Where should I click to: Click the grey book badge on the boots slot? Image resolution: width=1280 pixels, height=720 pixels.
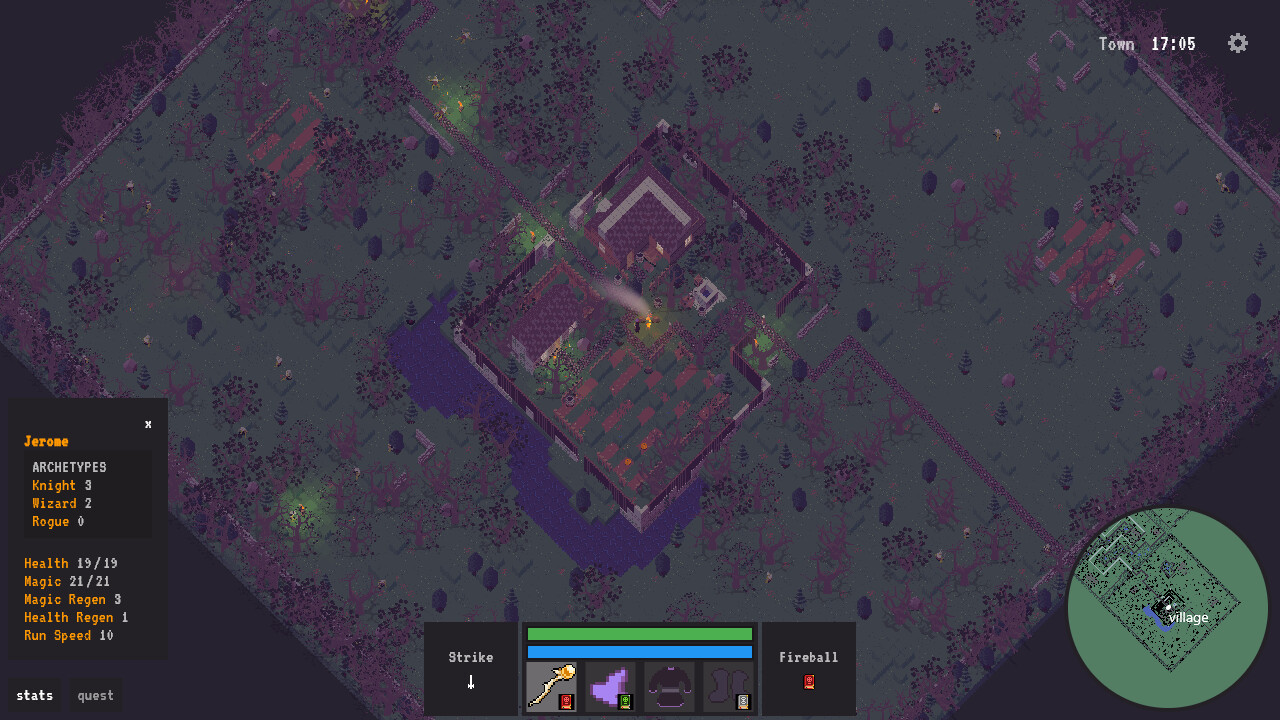point(745,701)
